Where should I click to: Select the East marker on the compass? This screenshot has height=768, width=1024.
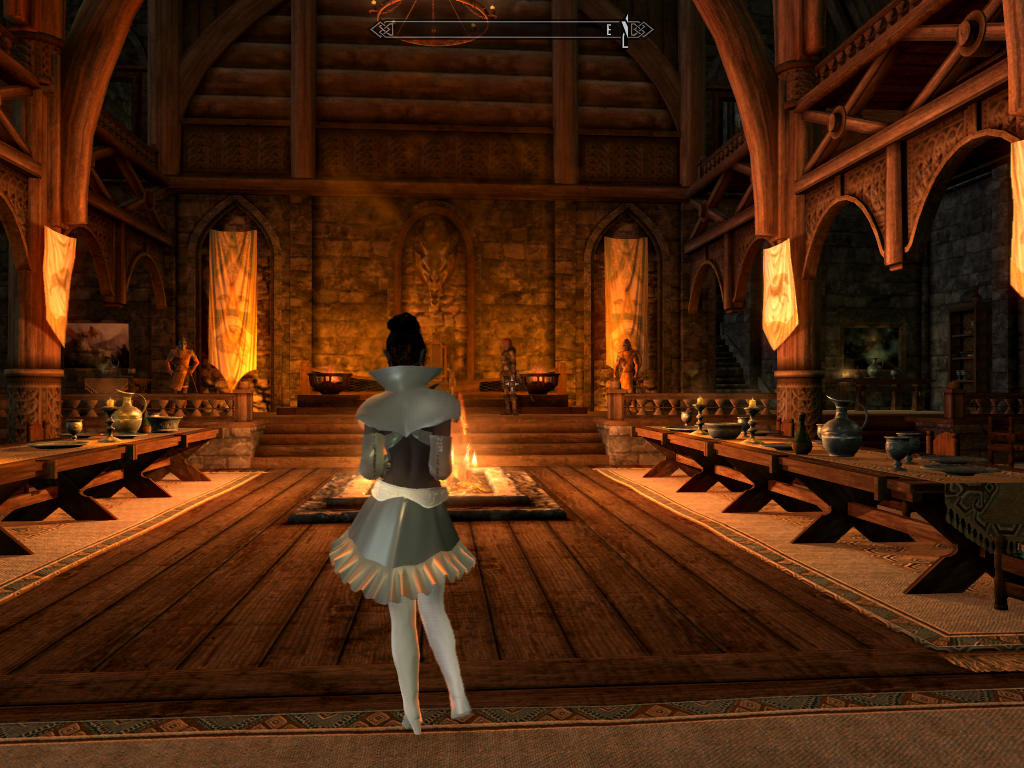[x=609, y=30]
